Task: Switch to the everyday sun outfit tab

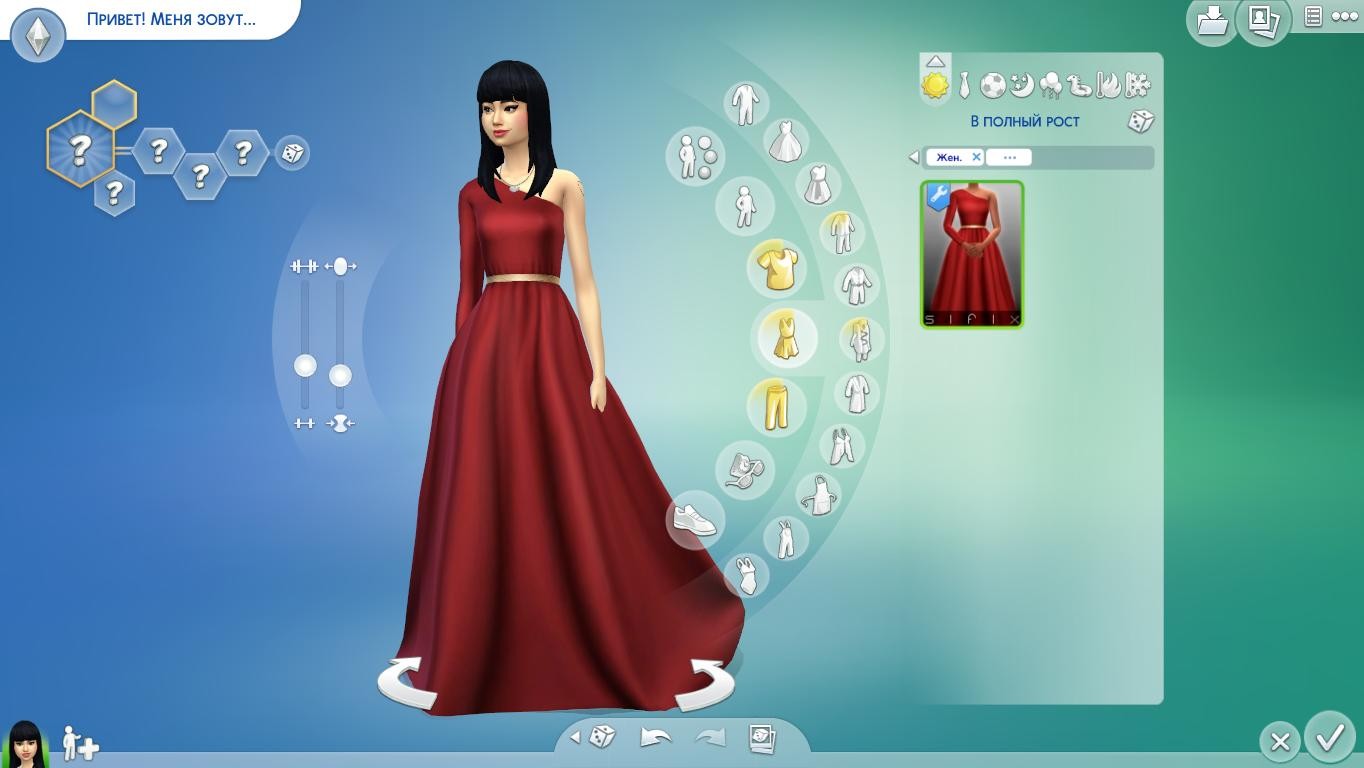Action: (935, 86)
